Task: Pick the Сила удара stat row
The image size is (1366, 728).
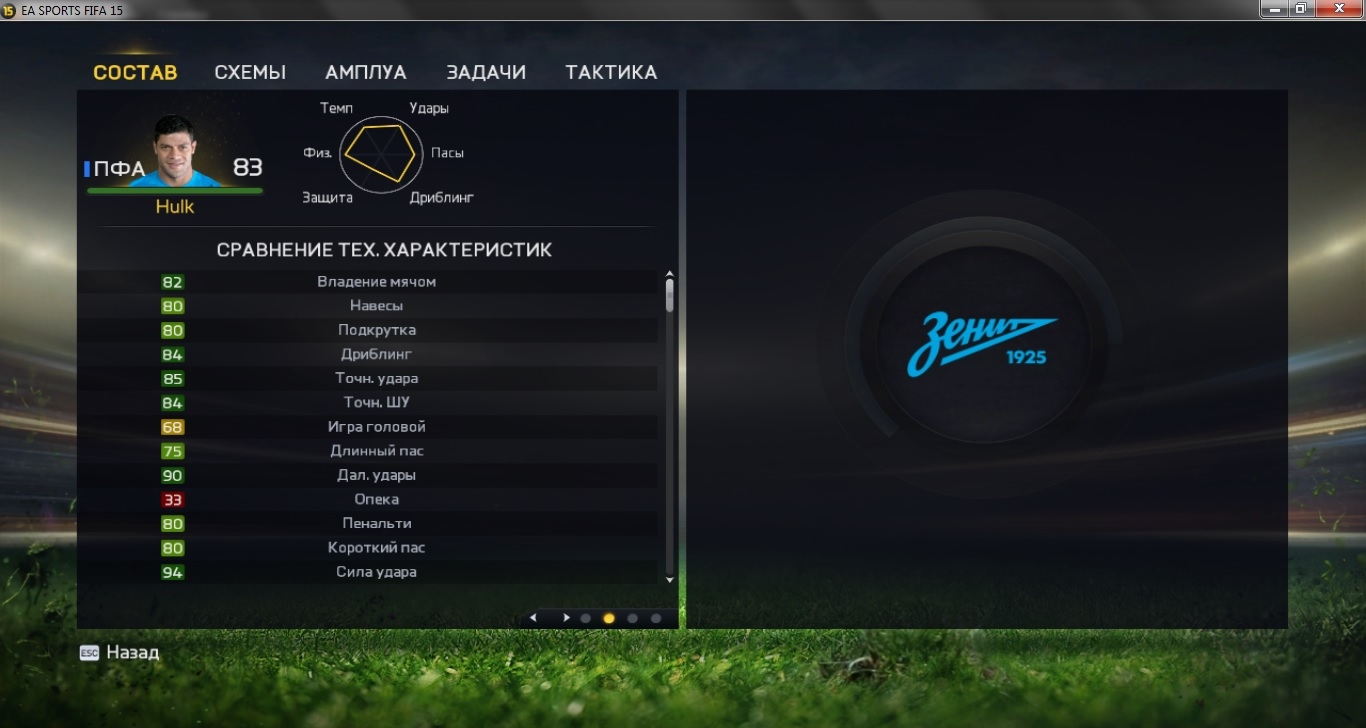Action: 376,572
